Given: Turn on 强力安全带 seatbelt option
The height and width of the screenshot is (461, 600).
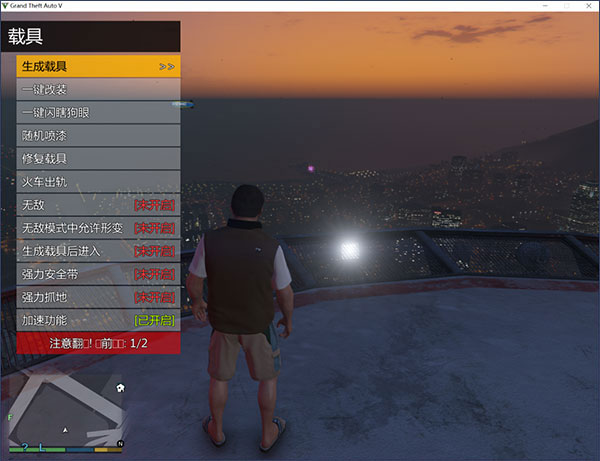Looking at the screenshot, I should click(98, 274).
